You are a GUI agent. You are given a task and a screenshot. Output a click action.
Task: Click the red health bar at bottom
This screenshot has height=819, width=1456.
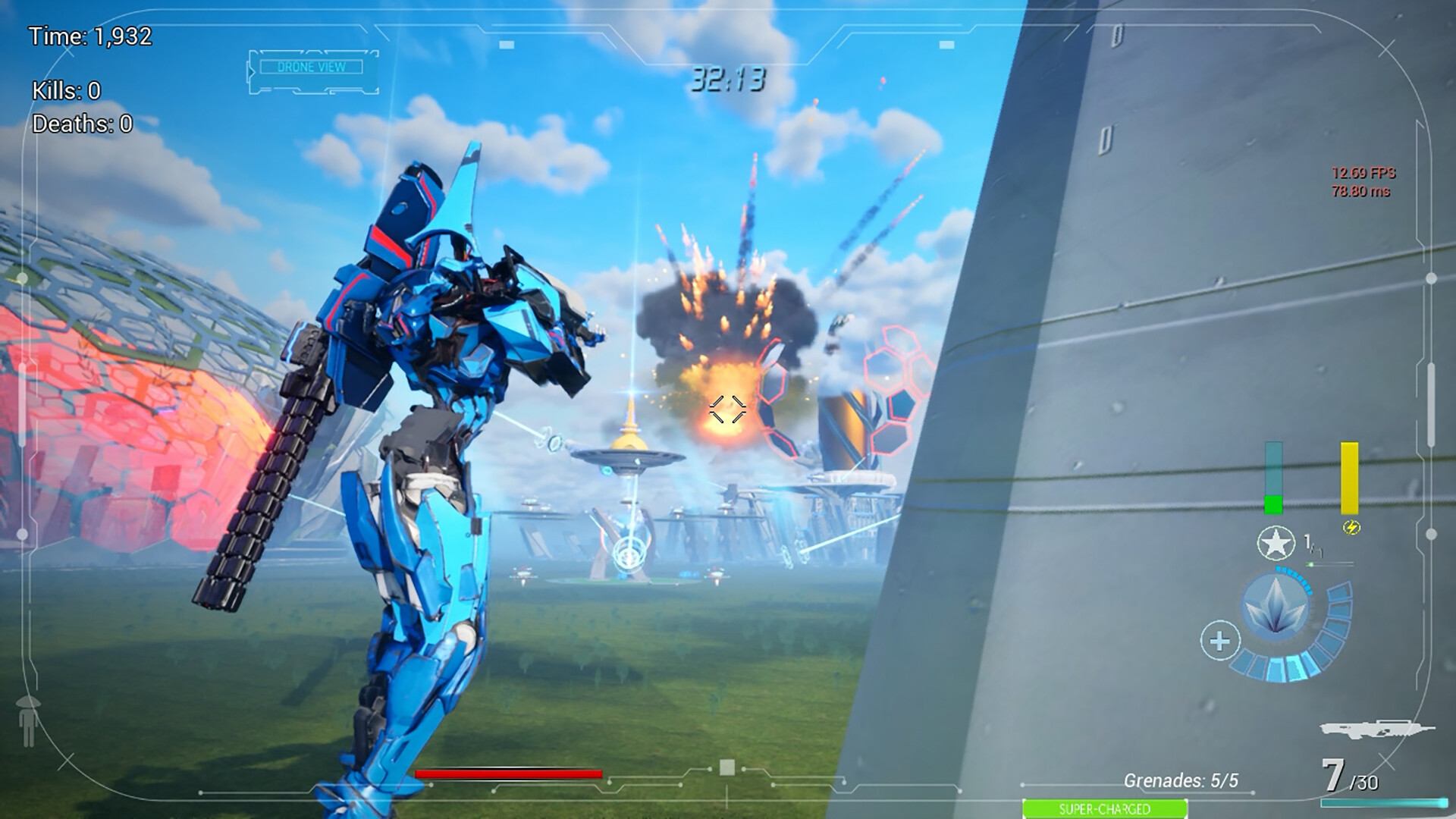[508, 775]
